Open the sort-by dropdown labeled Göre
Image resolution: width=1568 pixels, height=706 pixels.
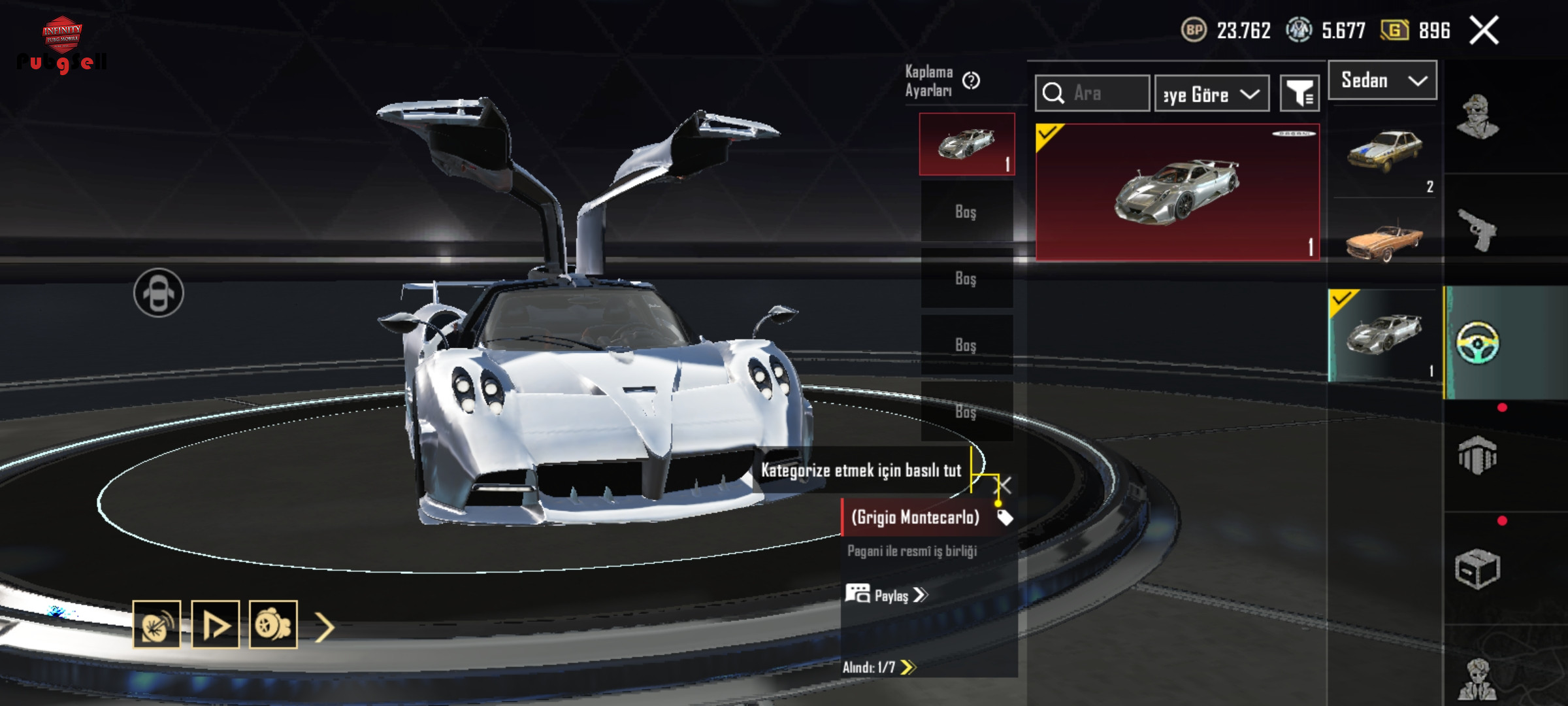coord(1212,94)
